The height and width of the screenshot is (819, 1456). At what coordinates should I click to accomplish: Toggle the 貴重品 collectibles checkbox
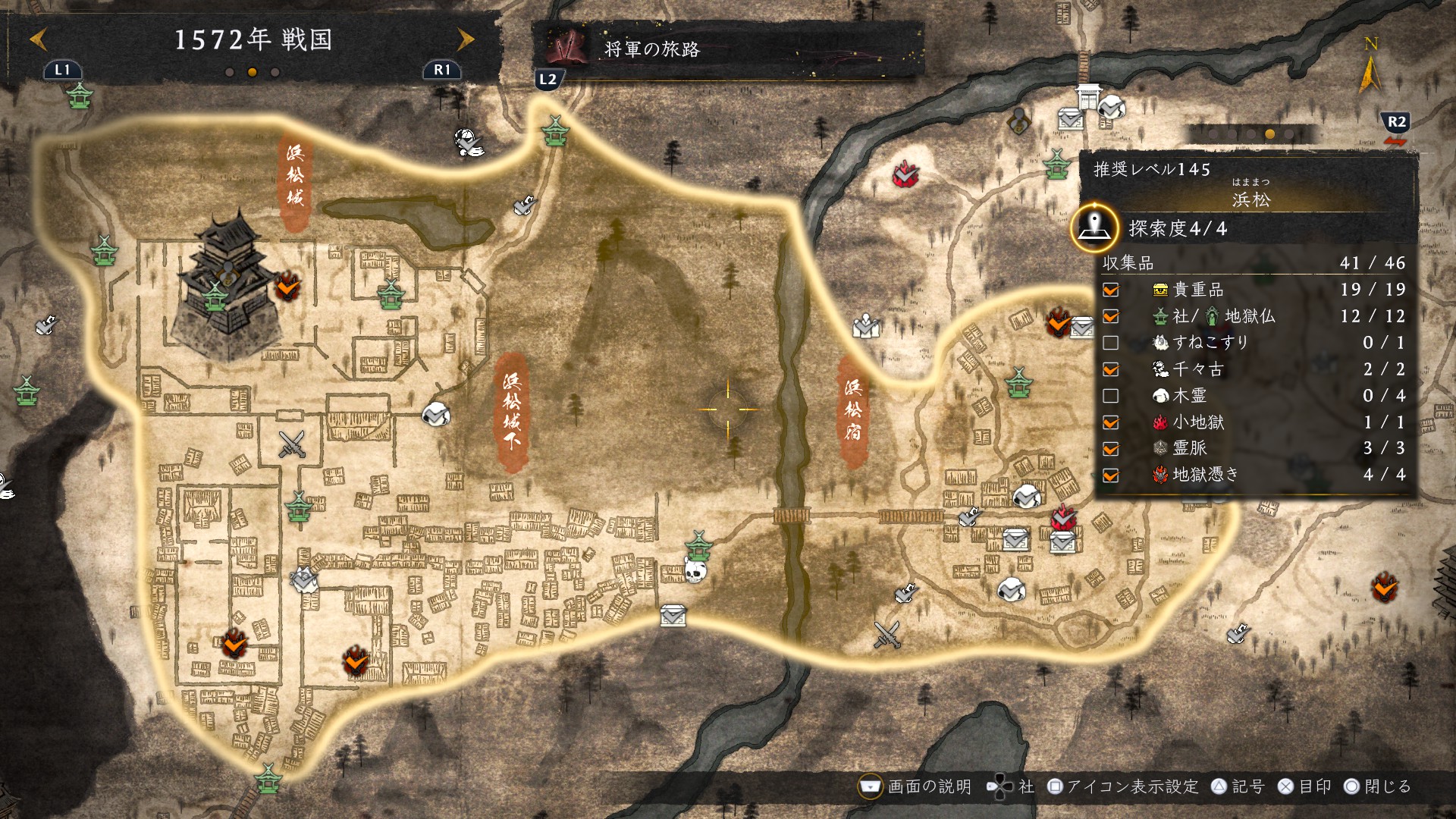coord(1111,290)
